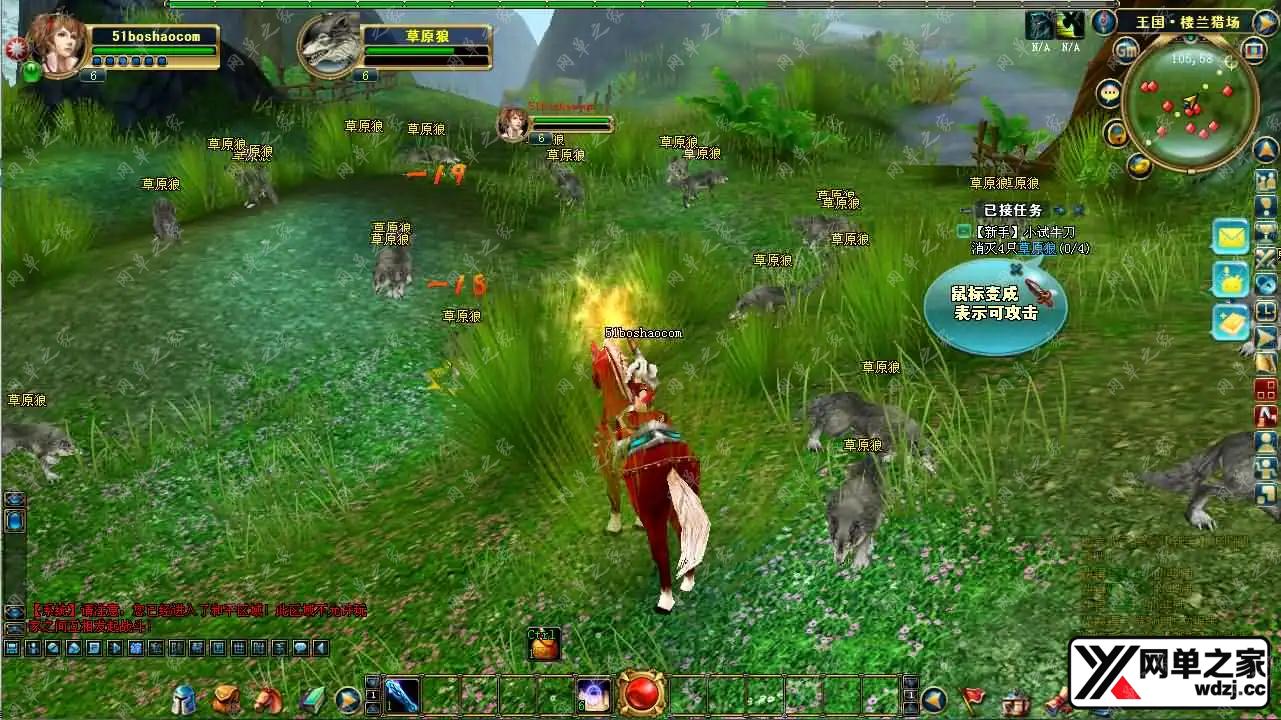This screenshot has height=720, width=1281.
Task: Use the Ctrl pouch item above the hotbar
Action: [544, 646]
